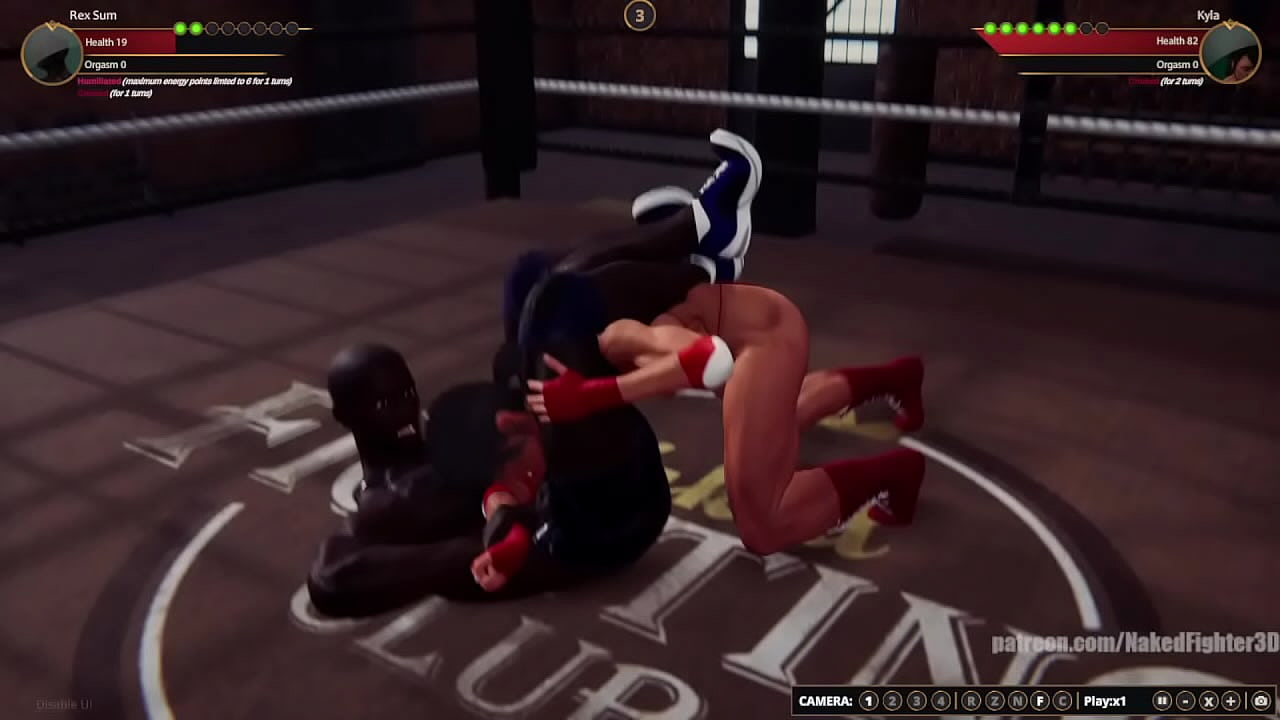The height and width of the screenshot is (720, 1280).
Task: Take a screenshot with the camera snapshot icon
Action: pos(1263,699)
